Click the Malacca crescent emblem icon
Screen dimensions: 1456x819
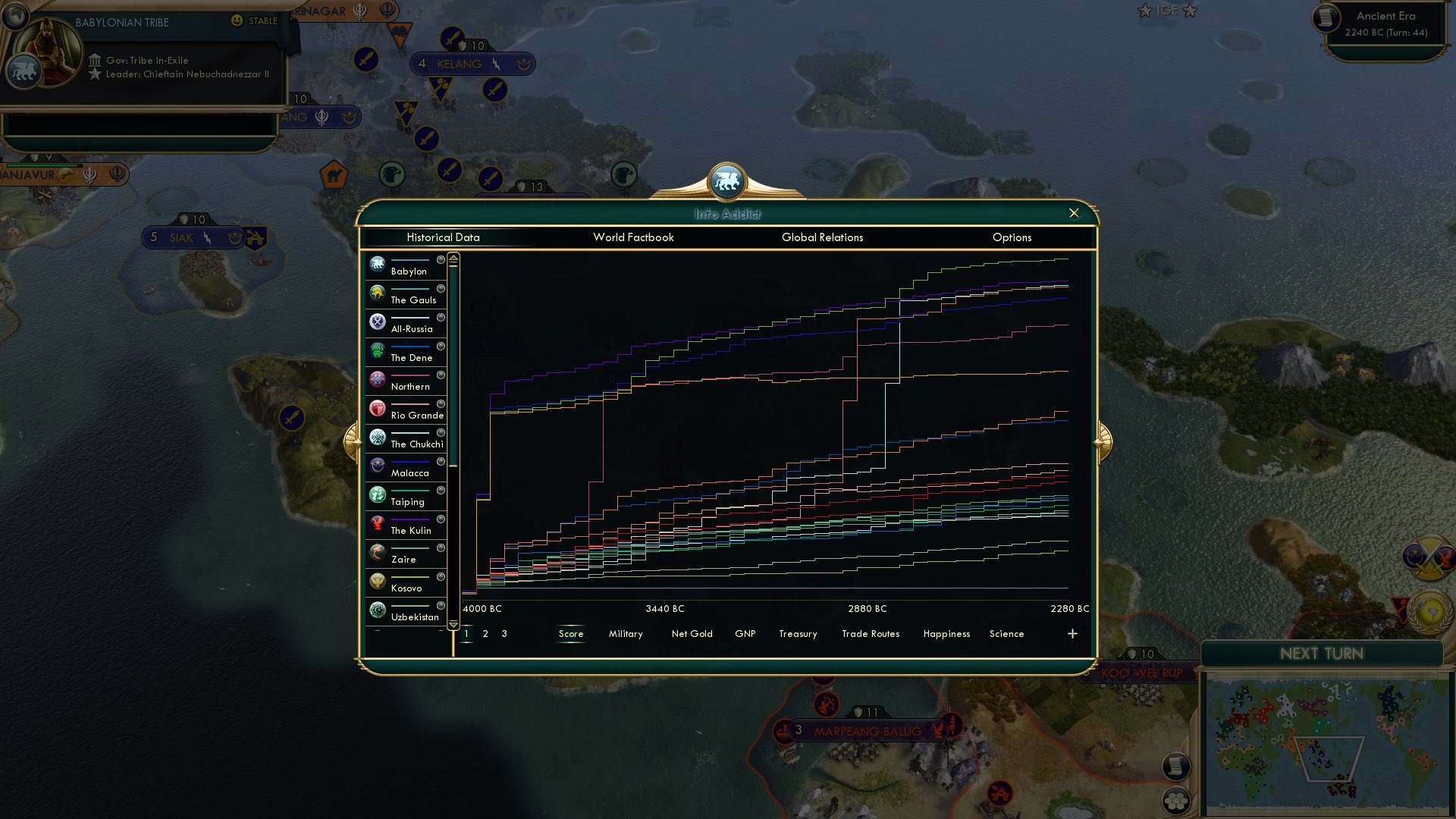point(377,466)
